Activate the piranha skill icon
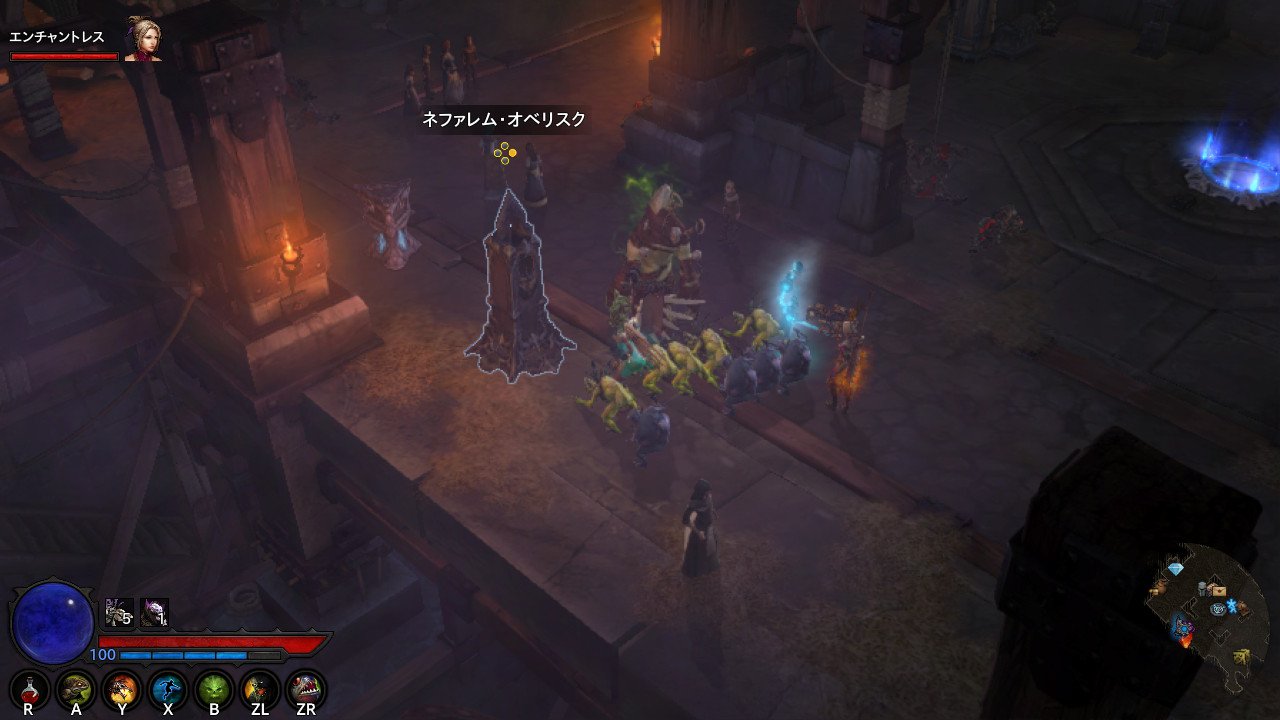Screen dimensions: 1280x720 pyautogui.click(x=306, y=688)
